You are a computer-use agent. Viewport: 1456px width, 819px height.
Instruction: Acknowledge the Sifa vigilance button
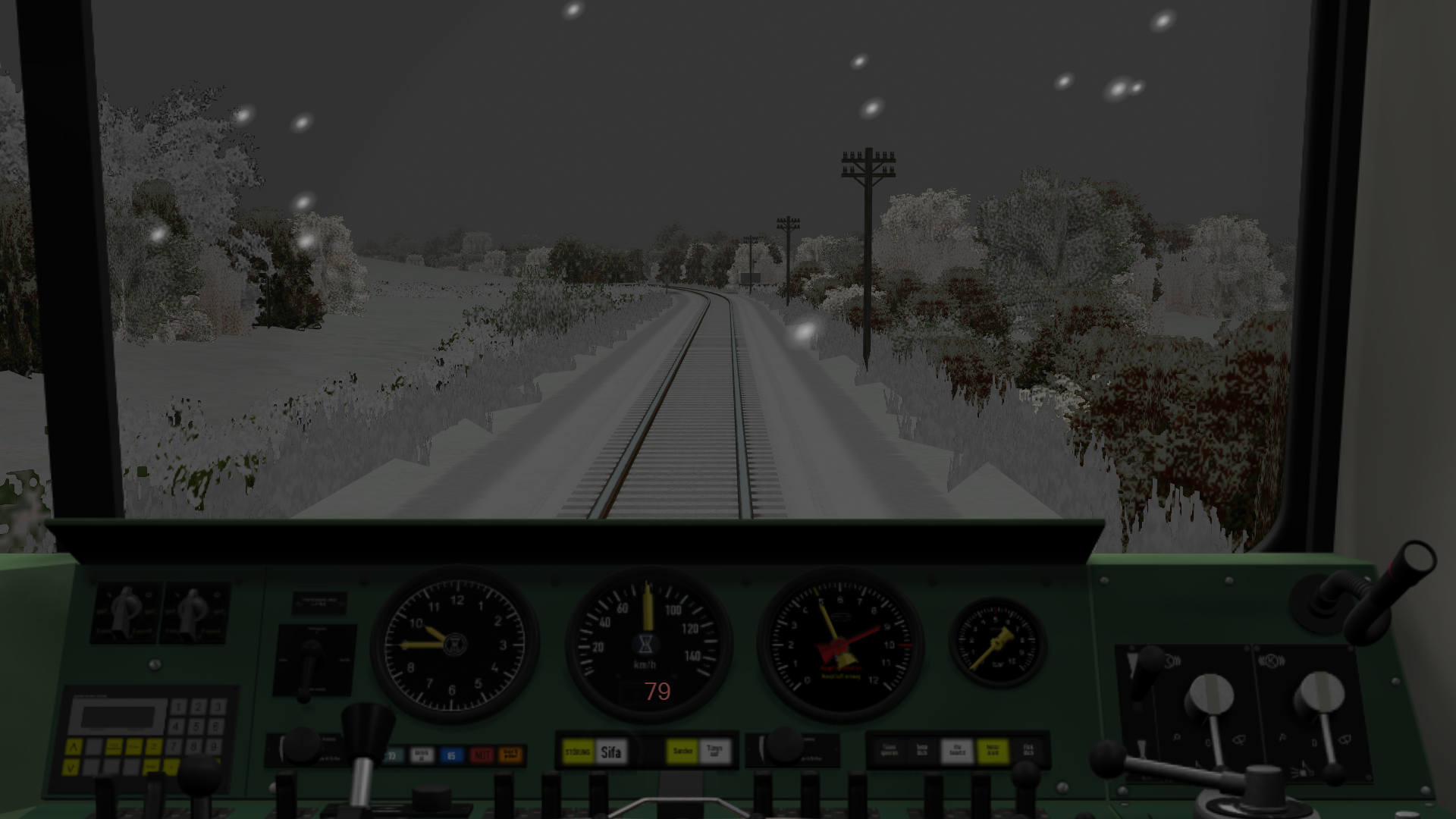pos(611,752)
